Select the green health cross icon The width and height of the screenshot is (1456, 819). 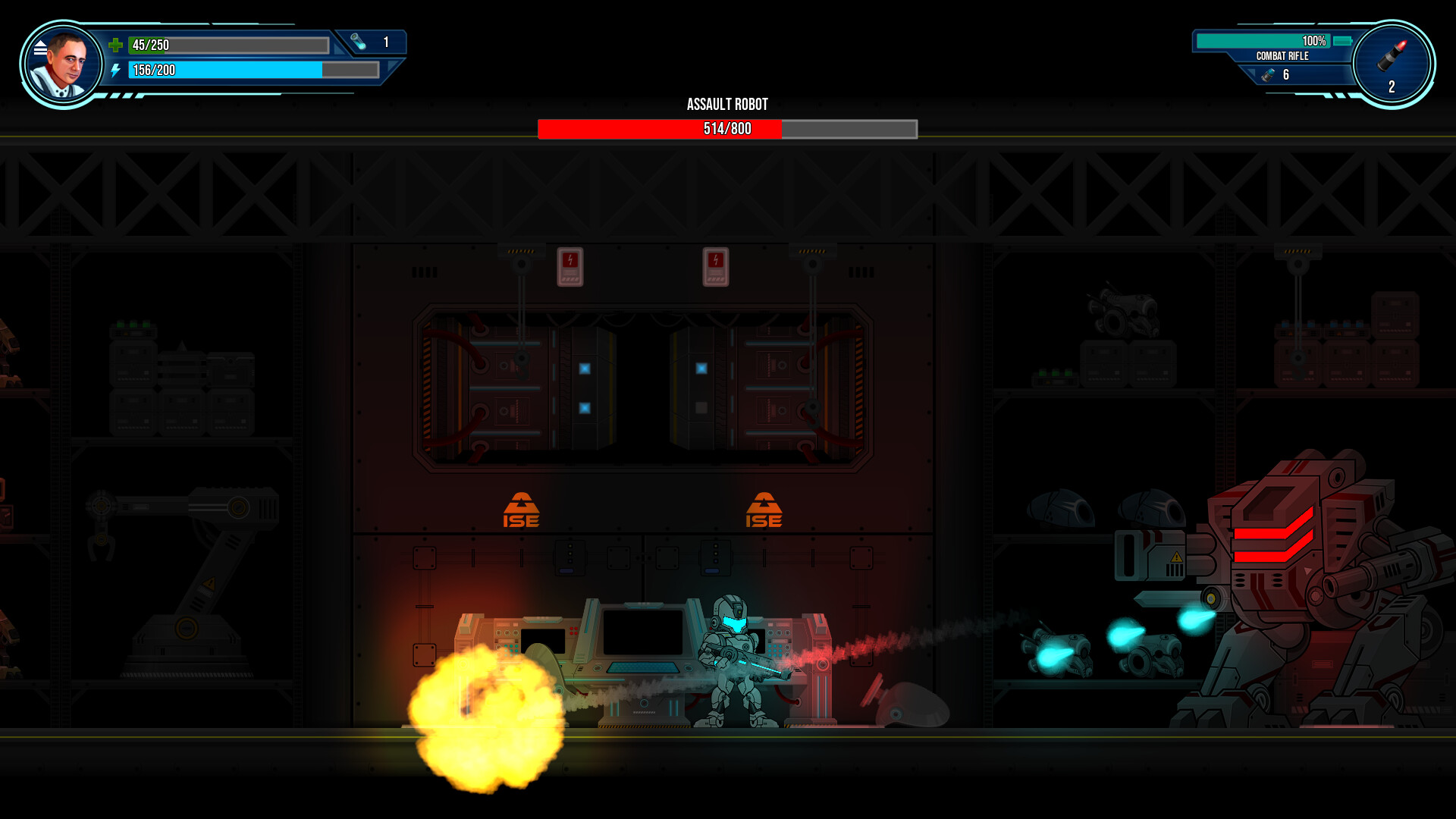click(116, 45)
